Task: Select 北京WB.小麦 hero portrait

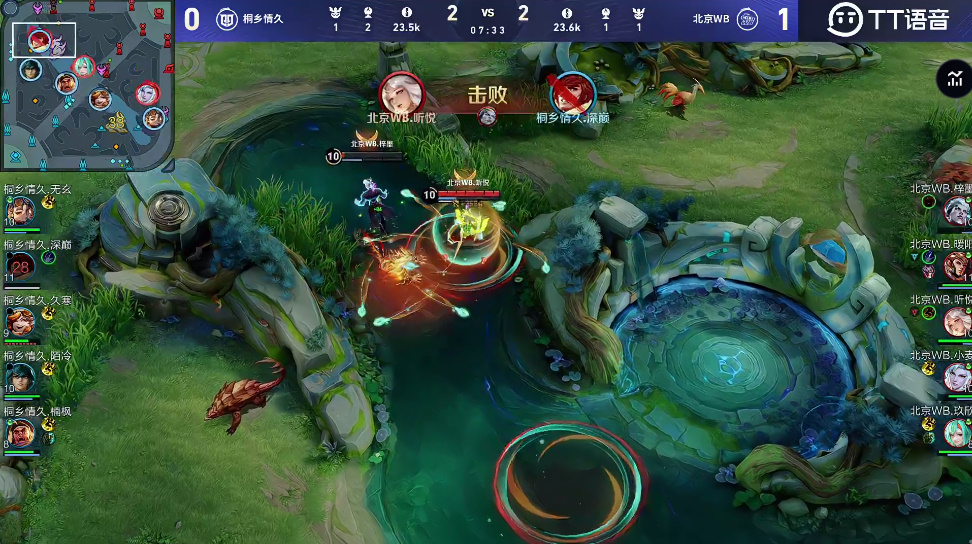Action: click(x=956, y=377)
